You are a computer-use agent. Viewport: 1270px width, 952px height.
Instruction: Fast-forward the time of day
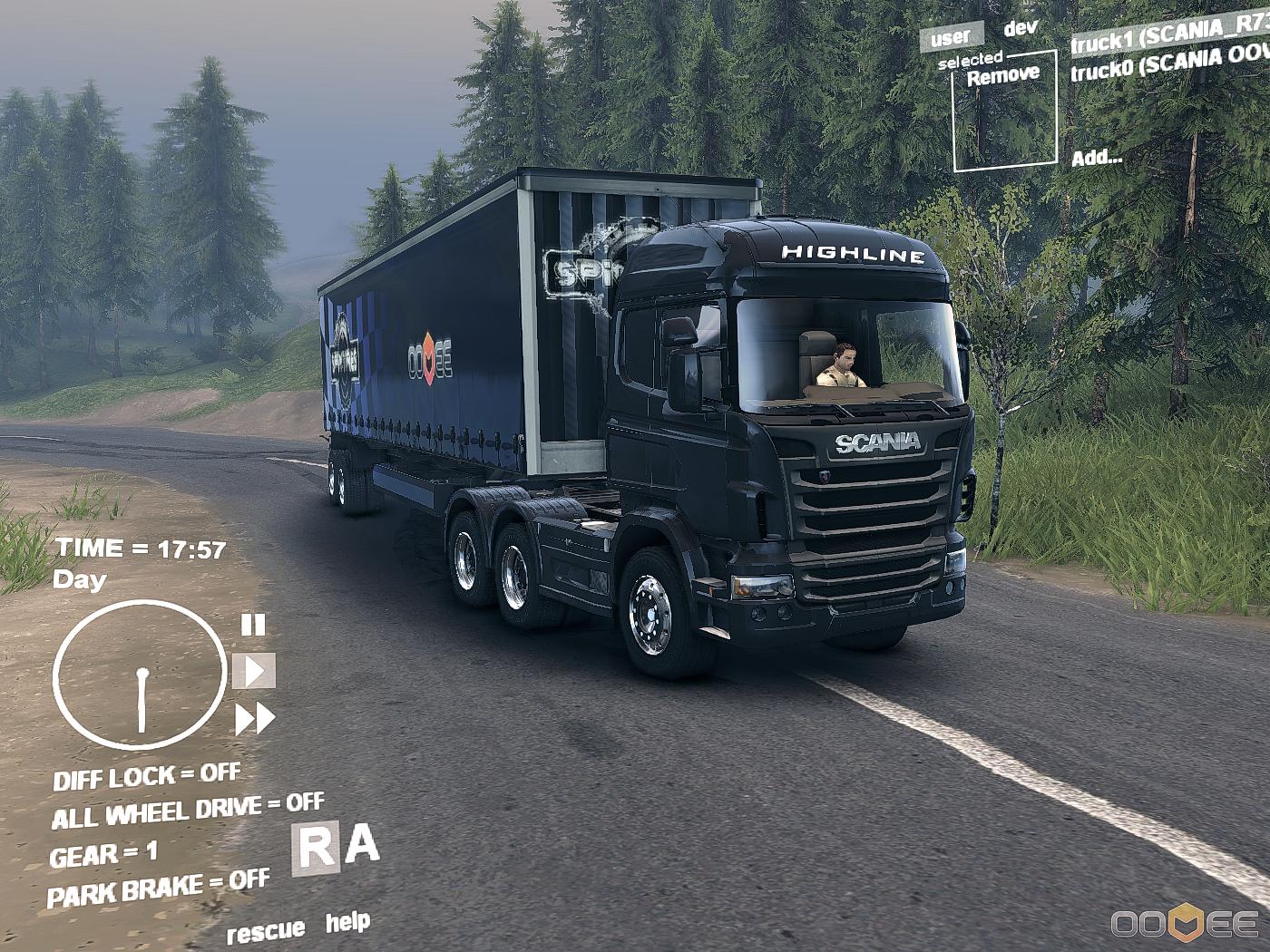click(x=255, y=719)
